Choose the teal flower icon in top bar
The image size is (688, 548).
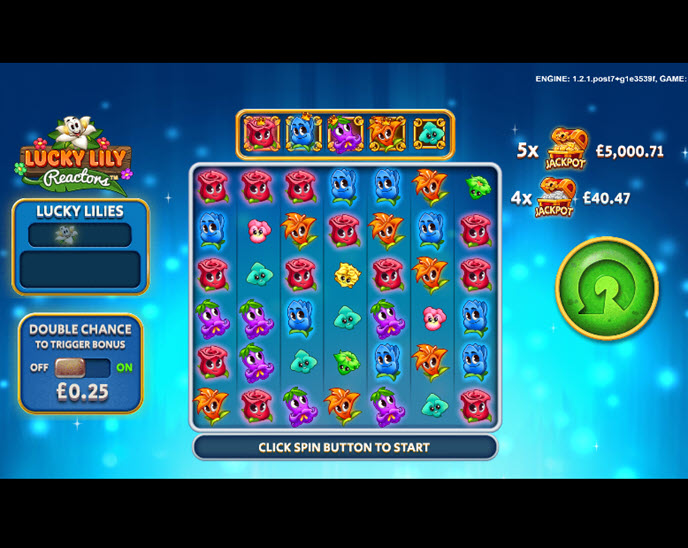coord(429,134)
